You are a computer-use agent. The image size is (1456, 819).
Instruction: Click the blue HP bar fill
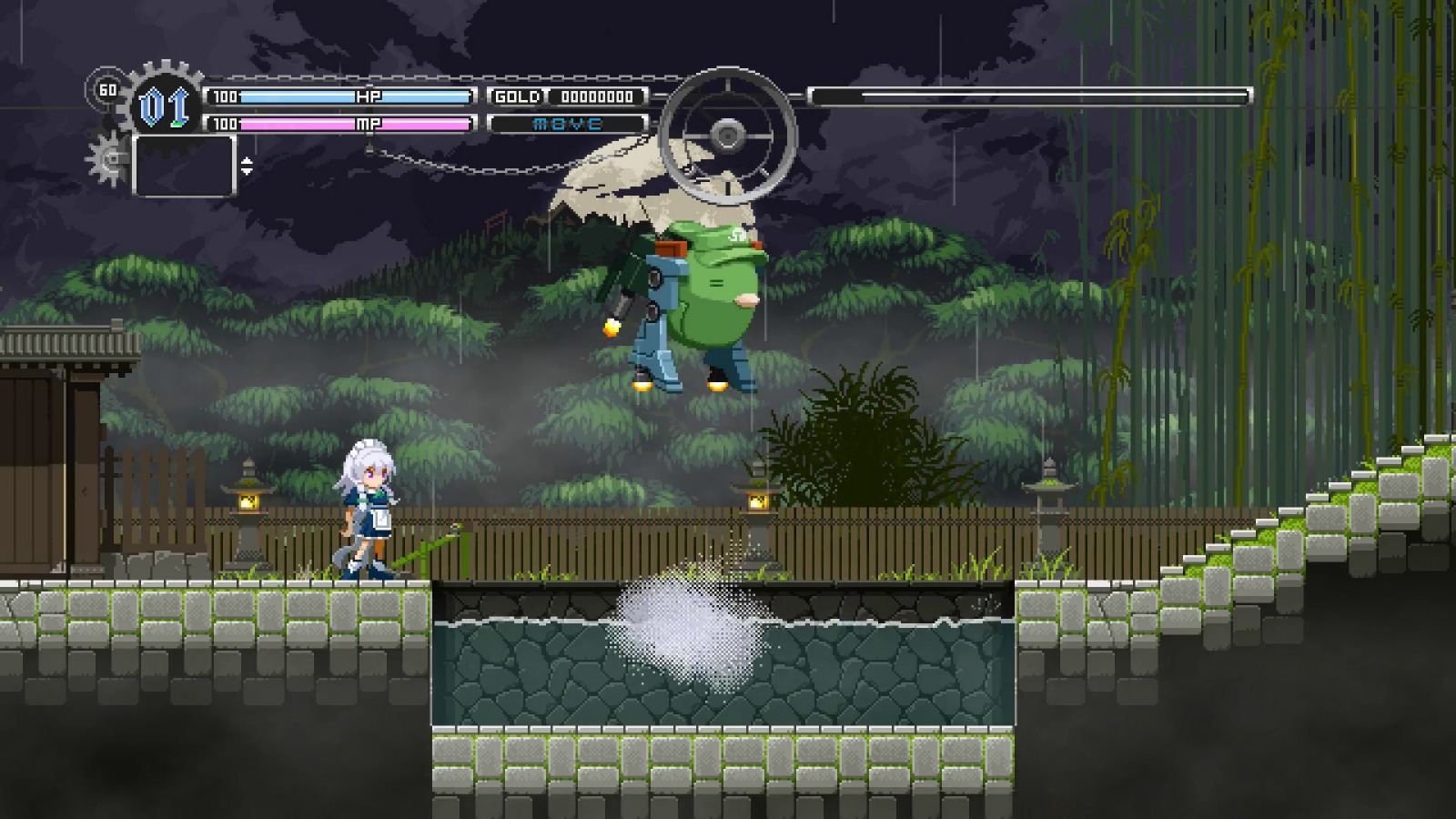pos(291,96)
